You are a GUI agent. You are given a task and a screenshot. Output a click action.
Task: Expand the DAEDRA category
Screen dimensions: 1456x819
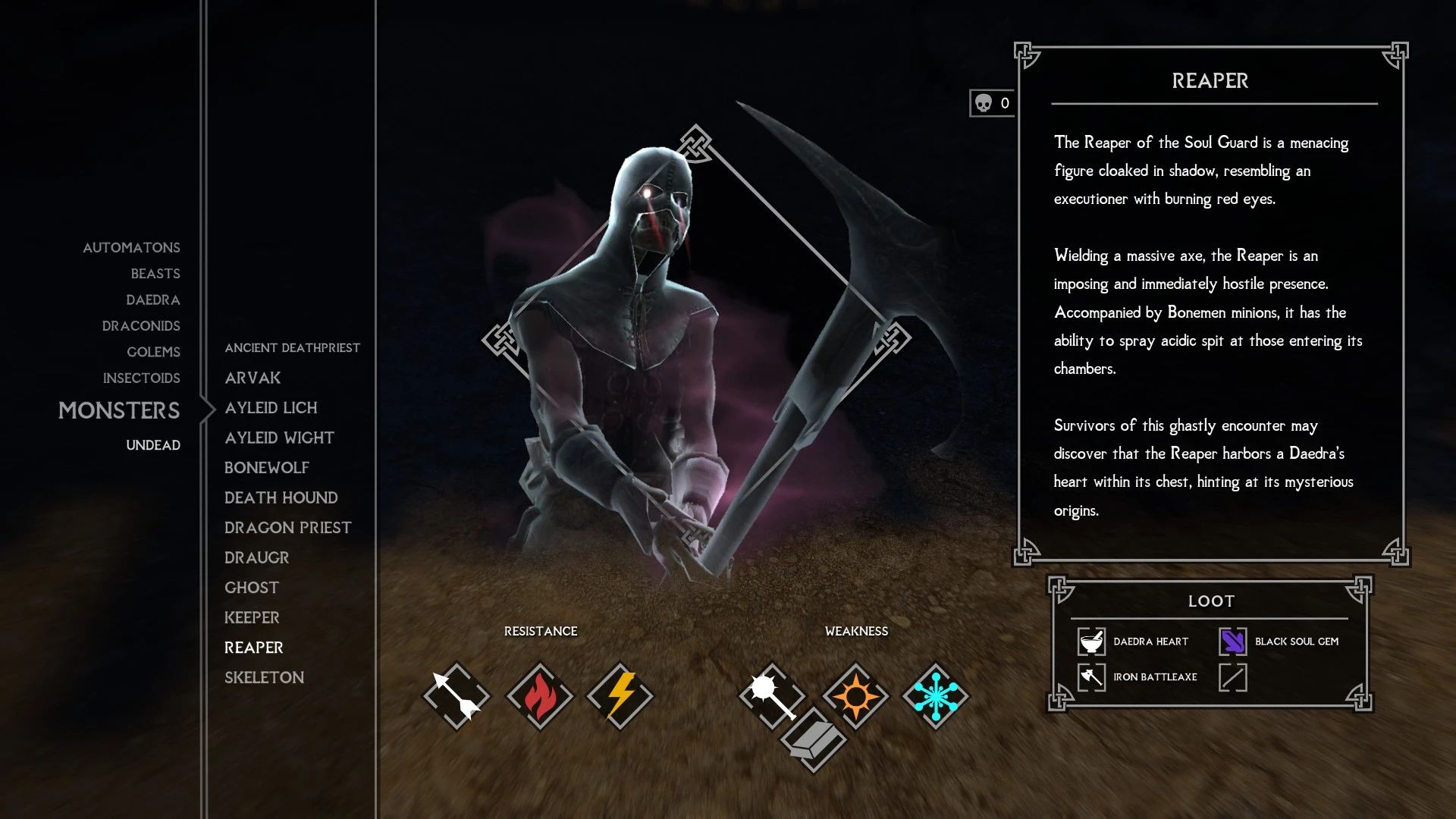pos(154,300)
